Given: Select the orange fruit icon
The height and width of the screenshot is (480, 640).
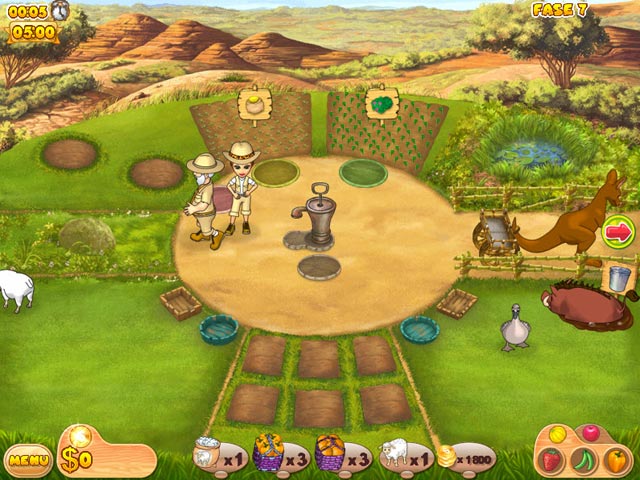Looking at the screenshot, I should [615, 460].
